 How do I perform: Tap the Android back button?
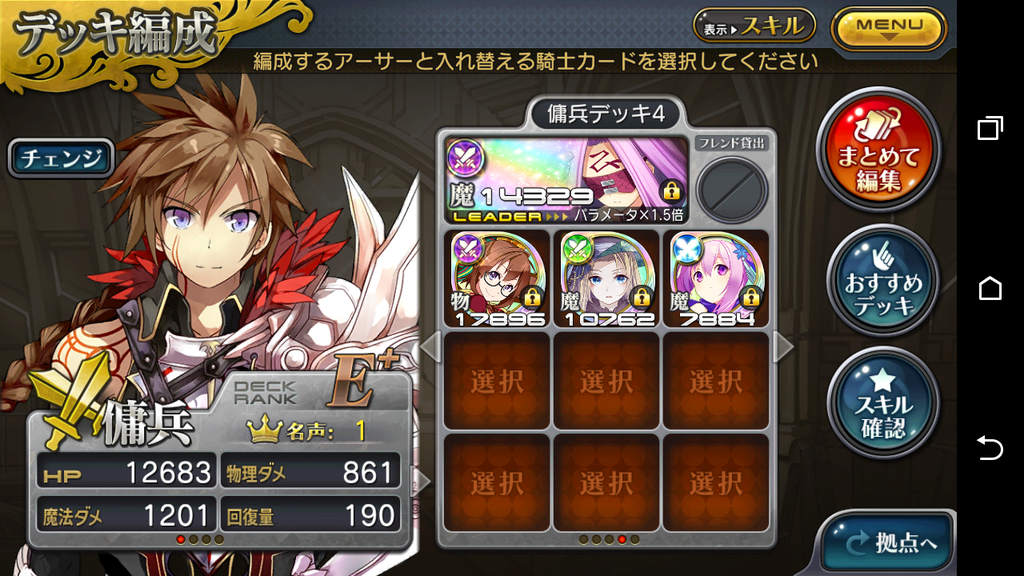tap(990, 448)
